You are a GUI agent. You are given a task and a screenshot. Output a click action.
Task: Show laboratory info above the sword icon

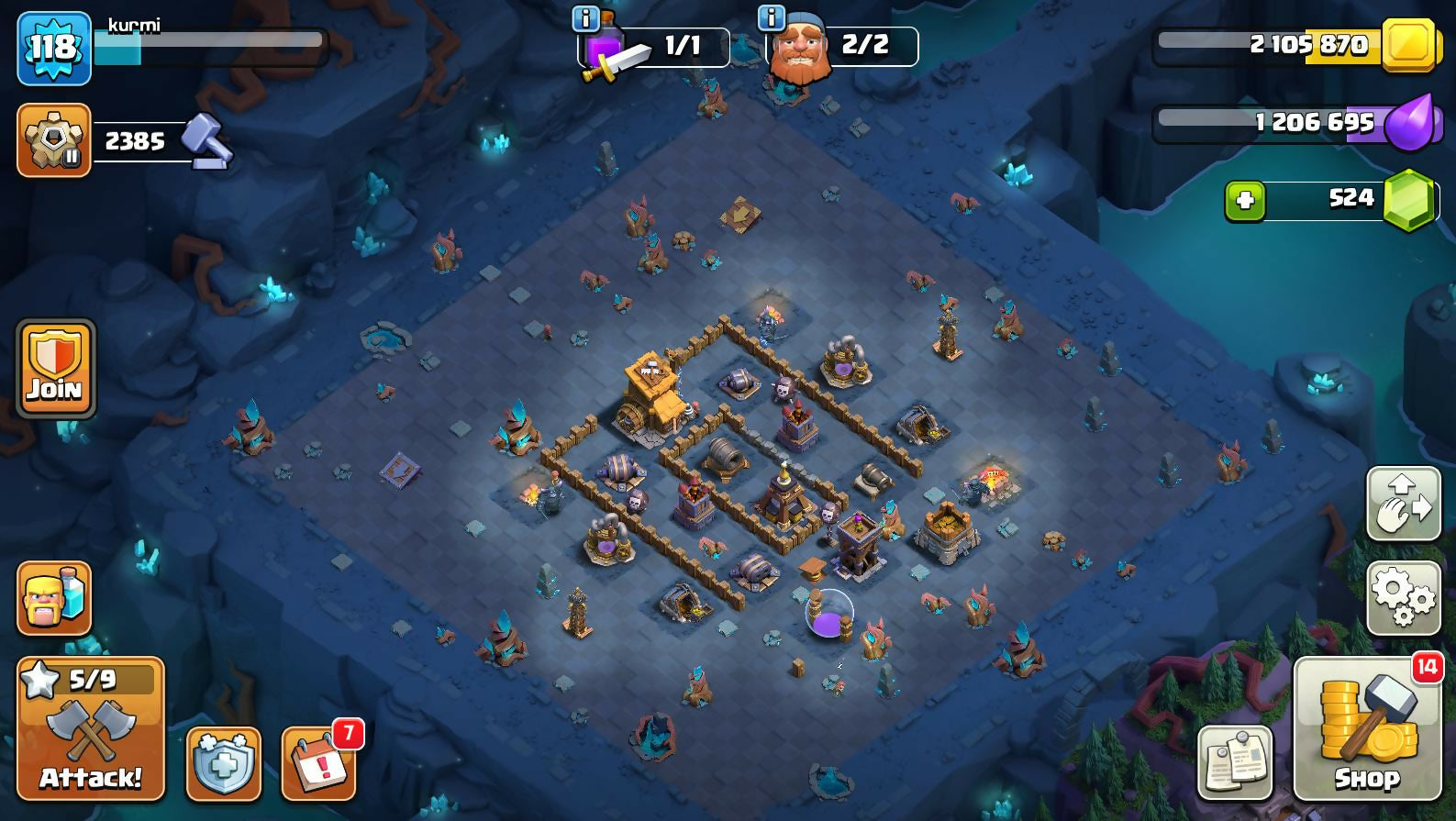(585, 17)
